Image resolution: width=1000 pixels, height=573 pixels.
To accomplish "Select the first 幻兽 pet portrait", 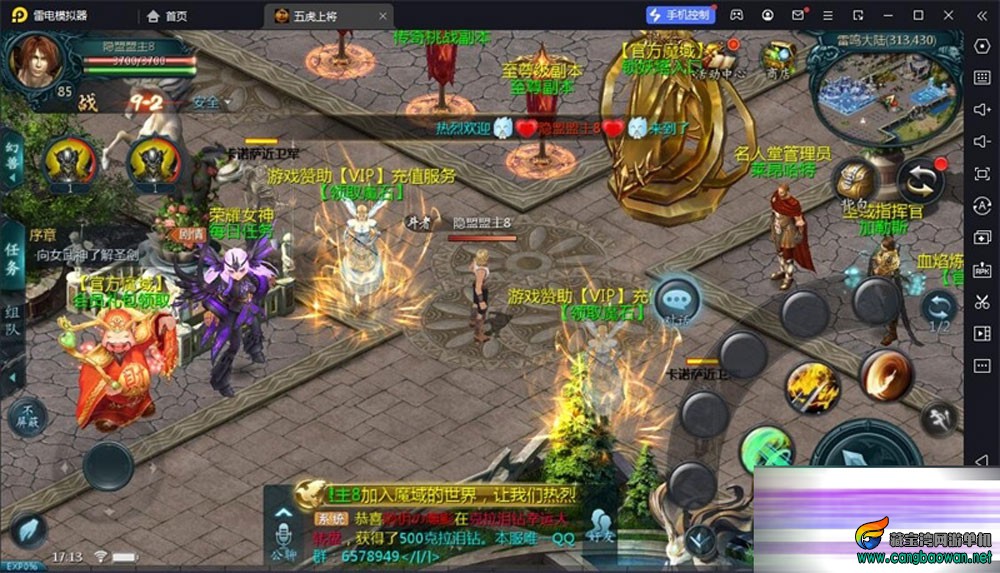I will tap(69, 161).
